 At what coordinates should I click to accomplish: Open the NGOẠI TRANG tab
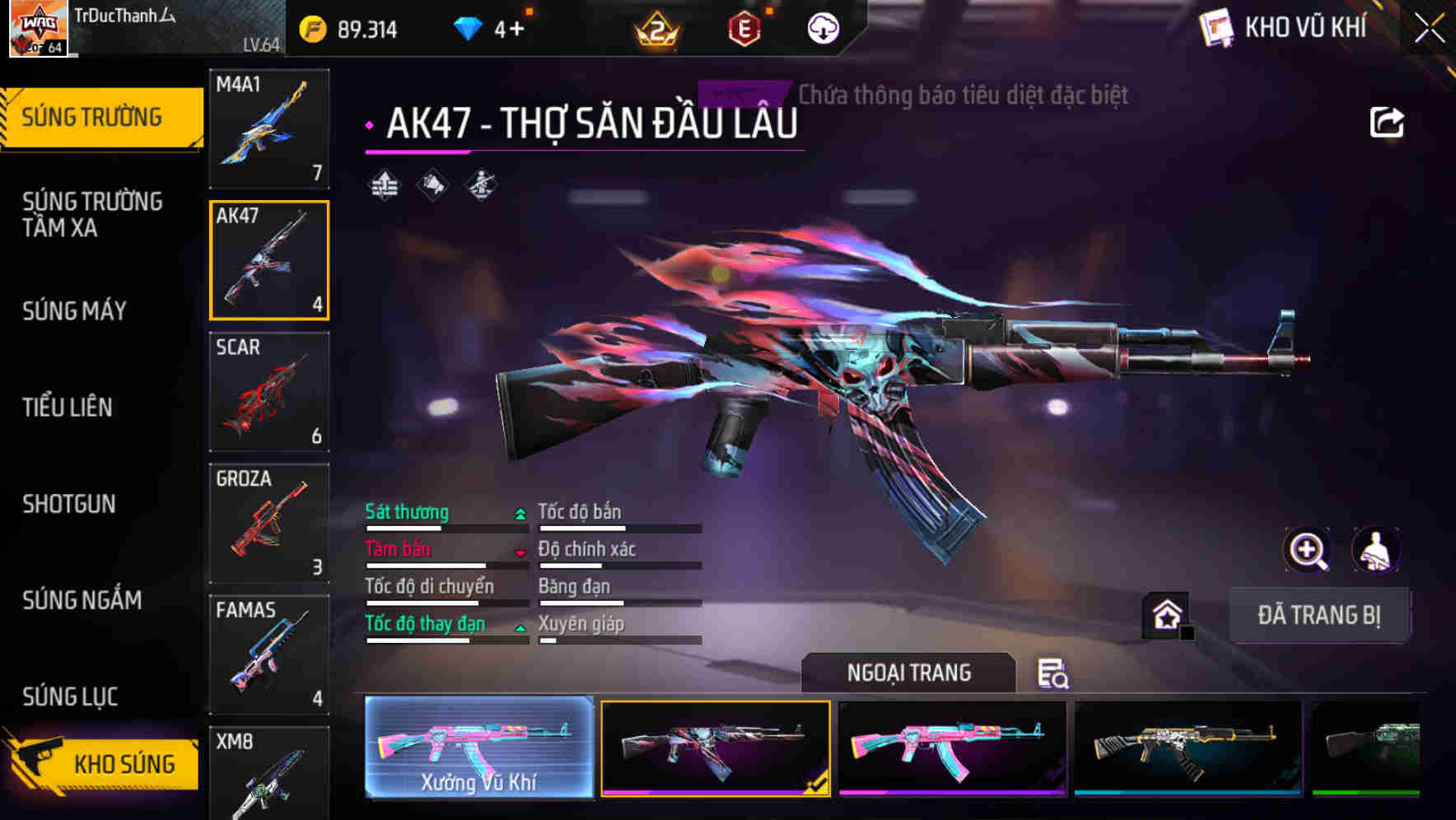(910, 673)
